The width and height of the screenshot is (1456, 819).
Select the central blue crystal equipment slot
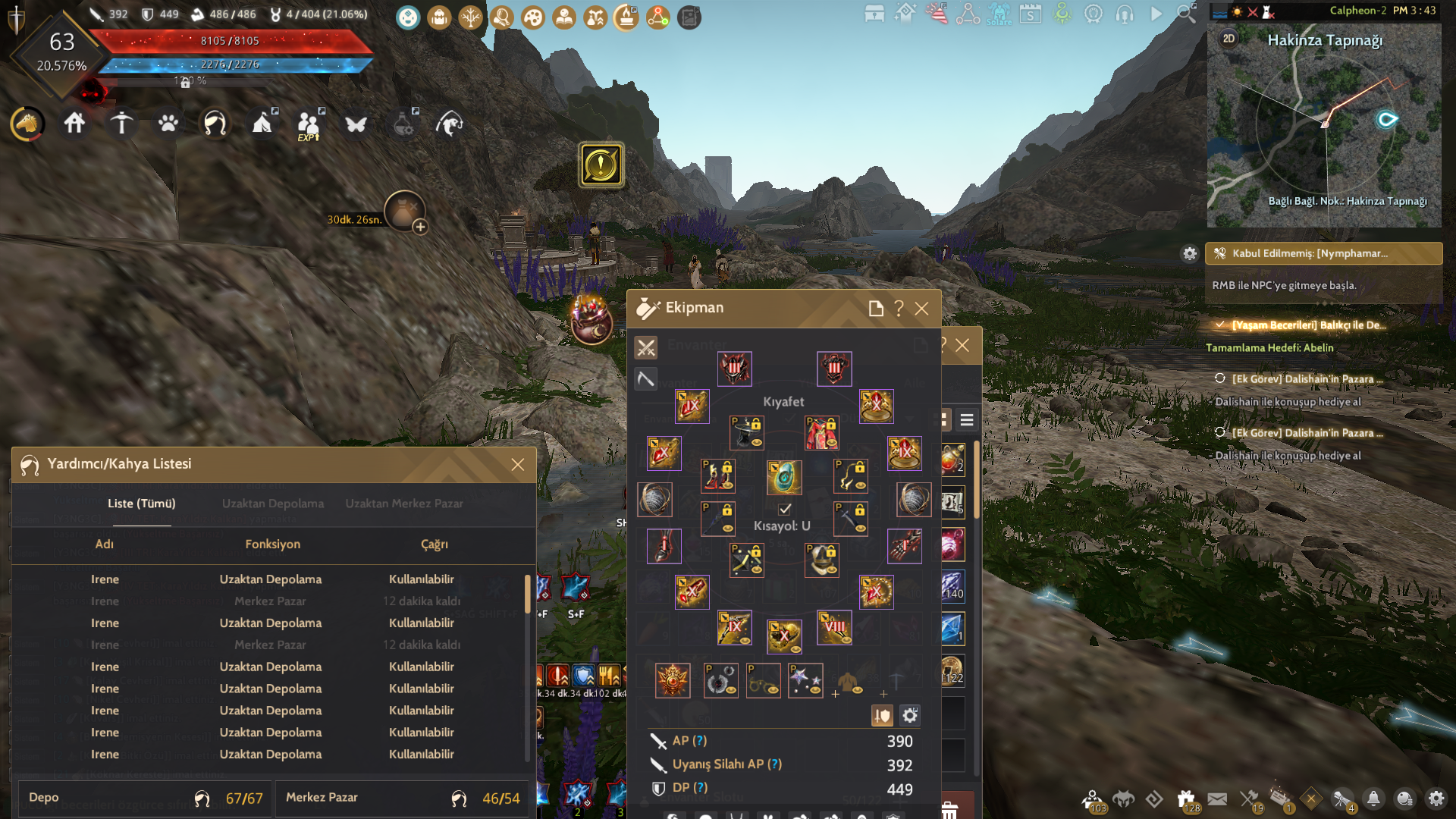click(x=784, y=478)
